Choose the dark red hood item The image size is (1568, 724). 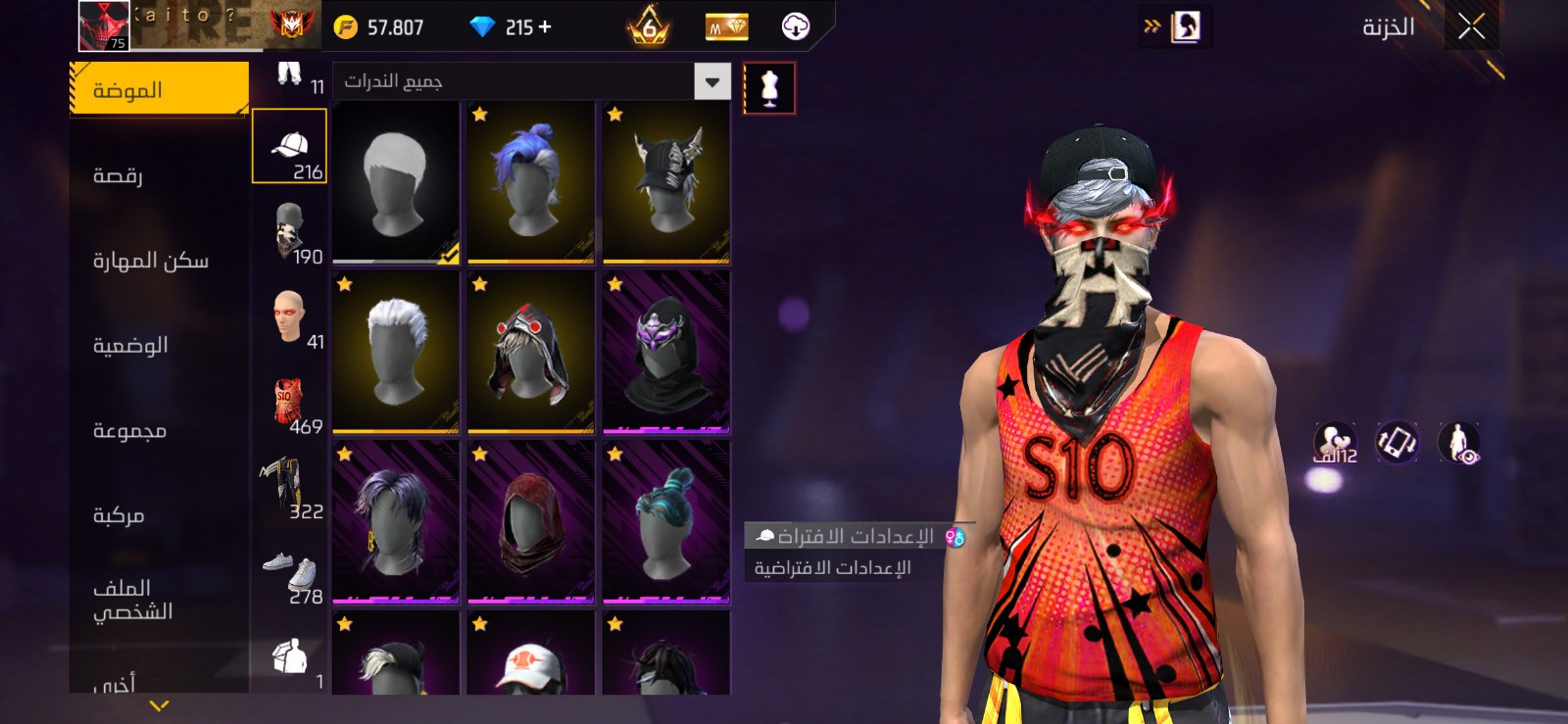pos(530,521)
